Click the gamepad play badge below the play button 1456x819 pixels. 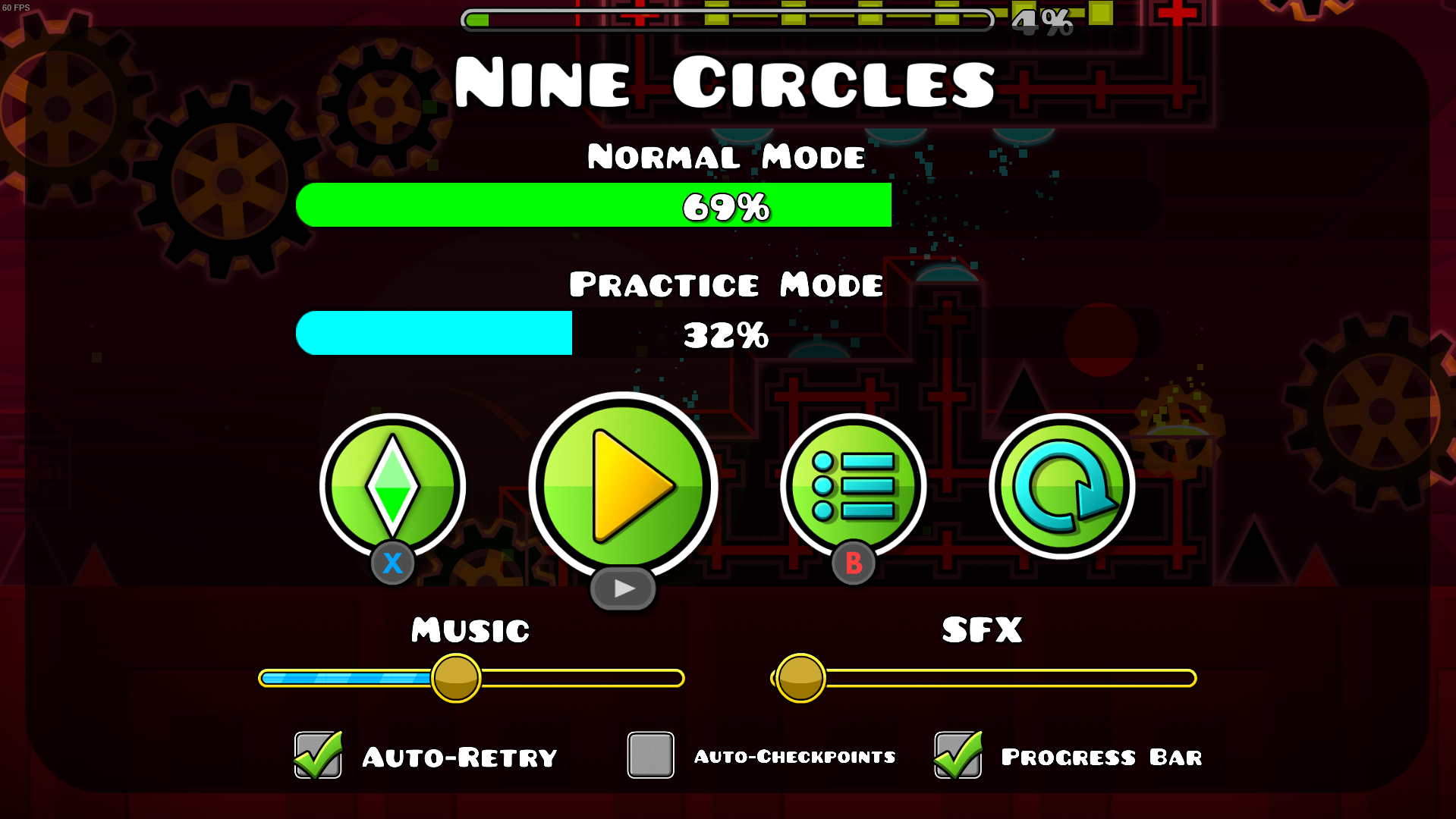(622, 588)
